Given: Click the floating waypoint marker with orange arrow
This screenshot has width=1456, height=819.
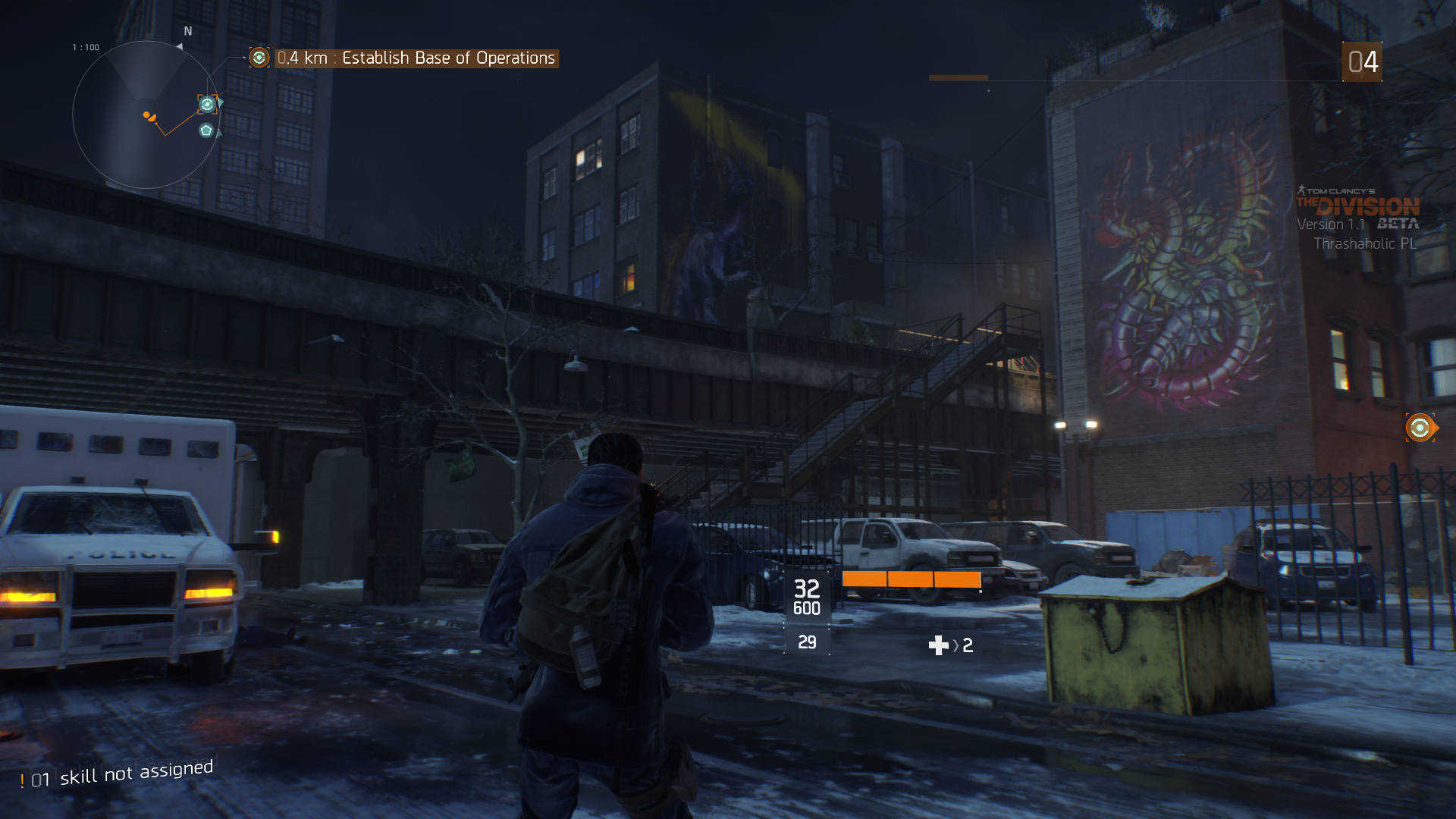Looking at the screenshot, I should click(x=1420, y=428).
